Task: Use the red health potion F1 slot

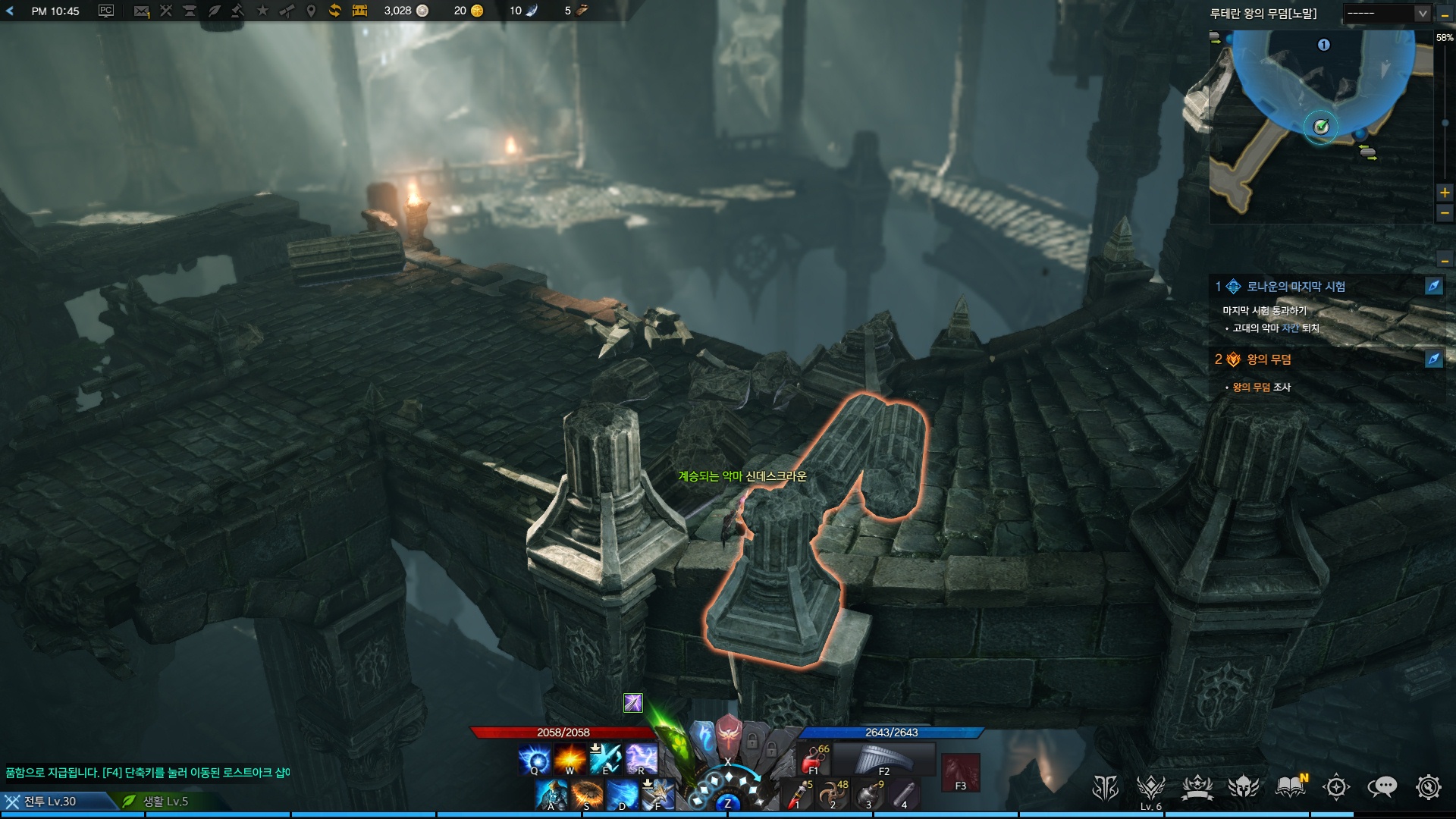Action: coord(814,759)
